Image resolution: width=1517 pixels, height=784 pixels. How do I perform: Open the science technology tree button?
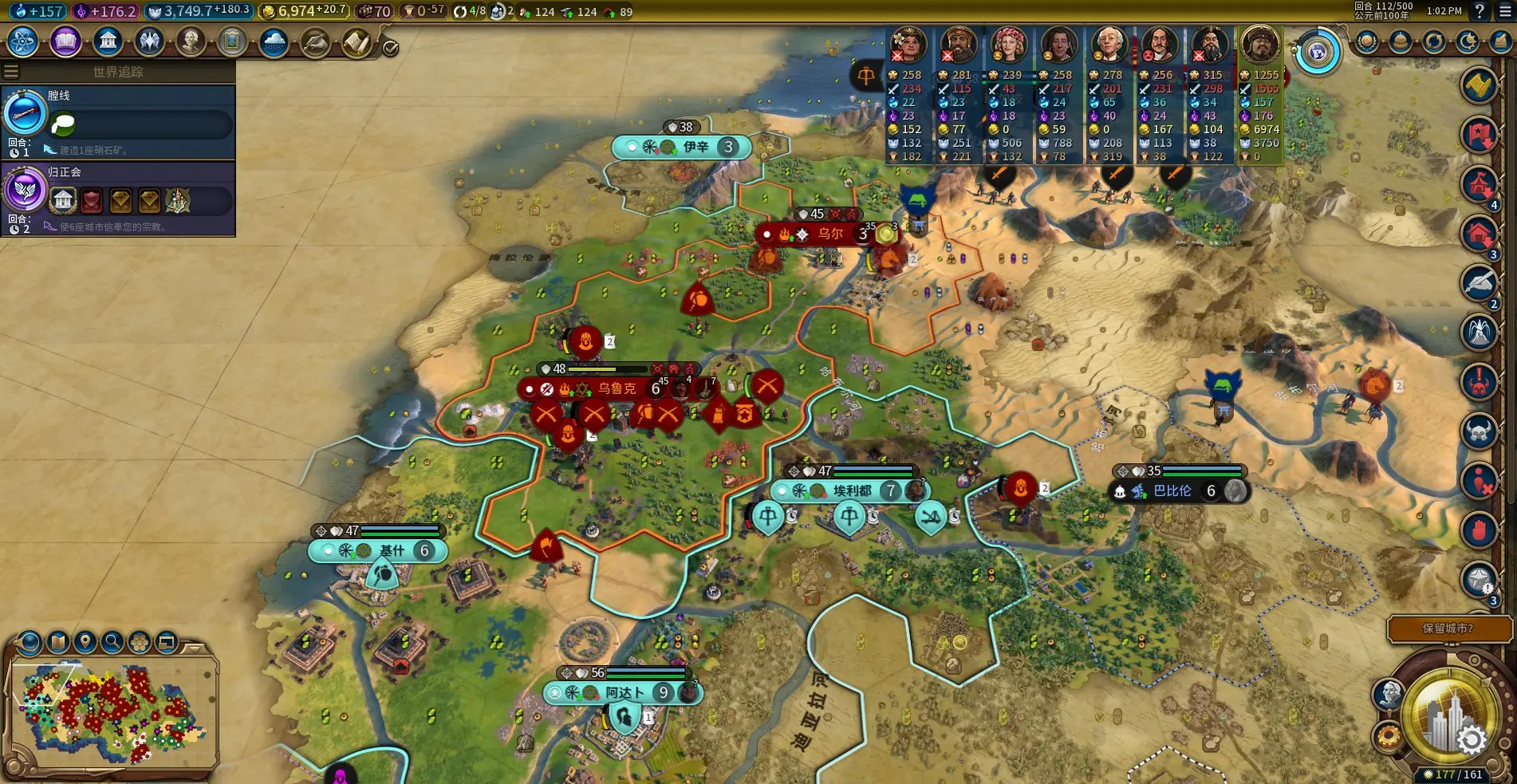(23, 41)
